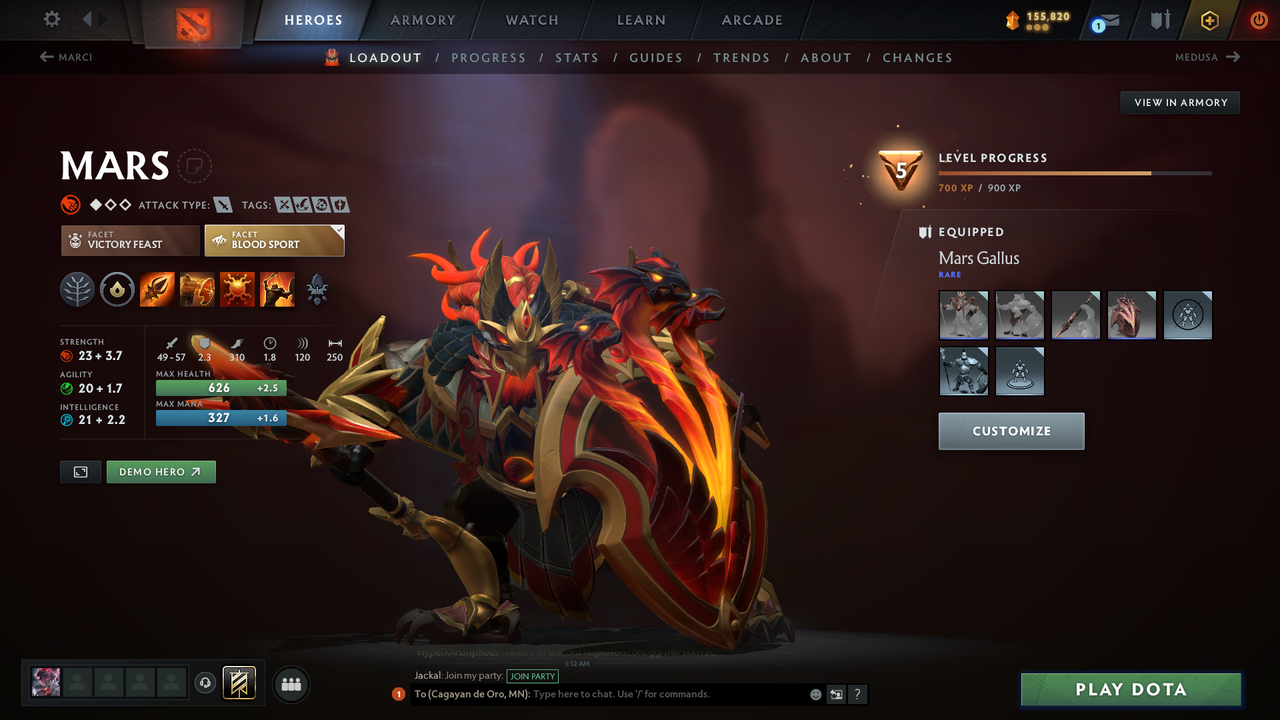Select the Spear of Mars ability icon

pyautogui.click(x=157, y=289)
